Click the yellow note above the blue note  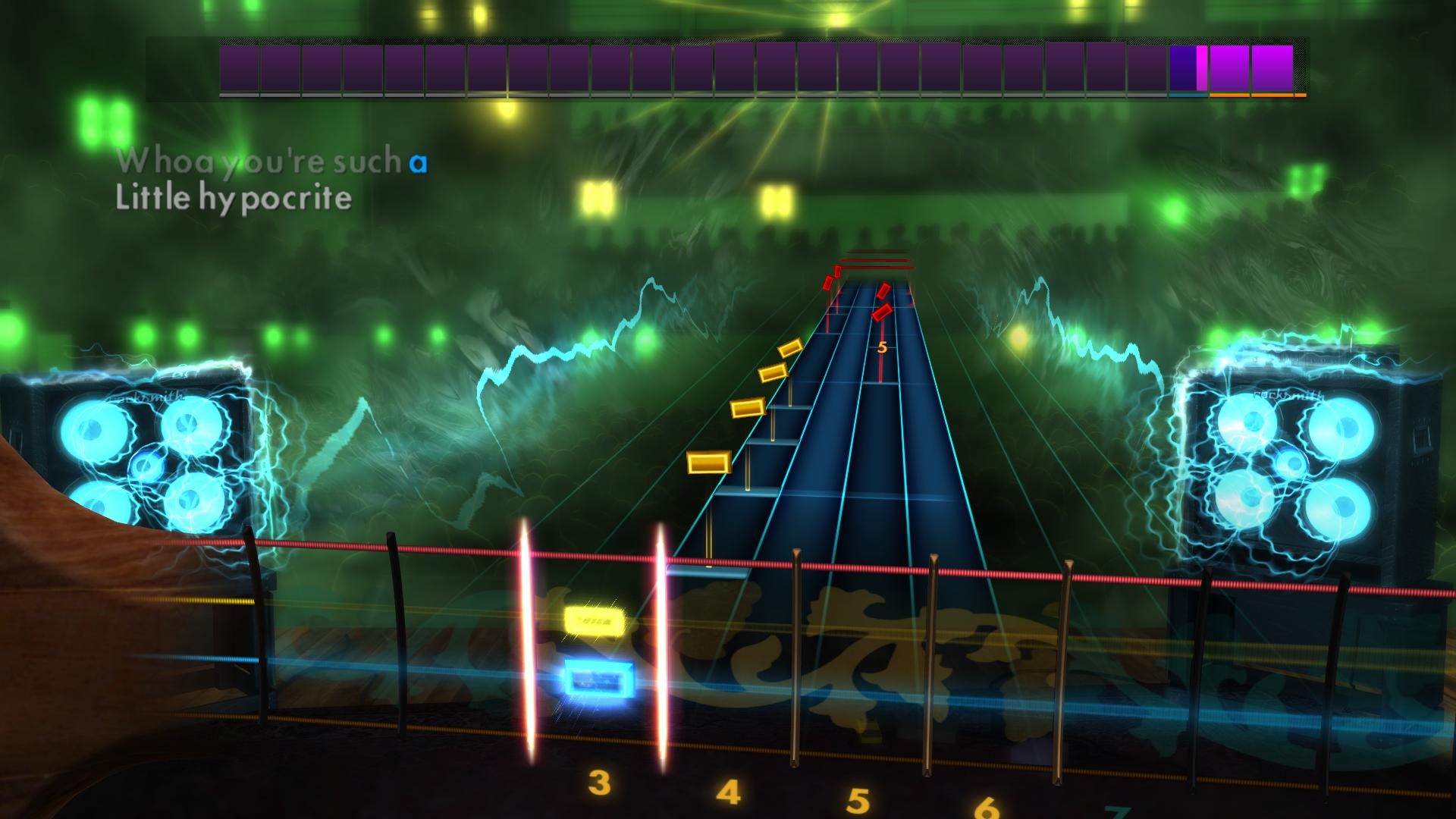[595, 622]
